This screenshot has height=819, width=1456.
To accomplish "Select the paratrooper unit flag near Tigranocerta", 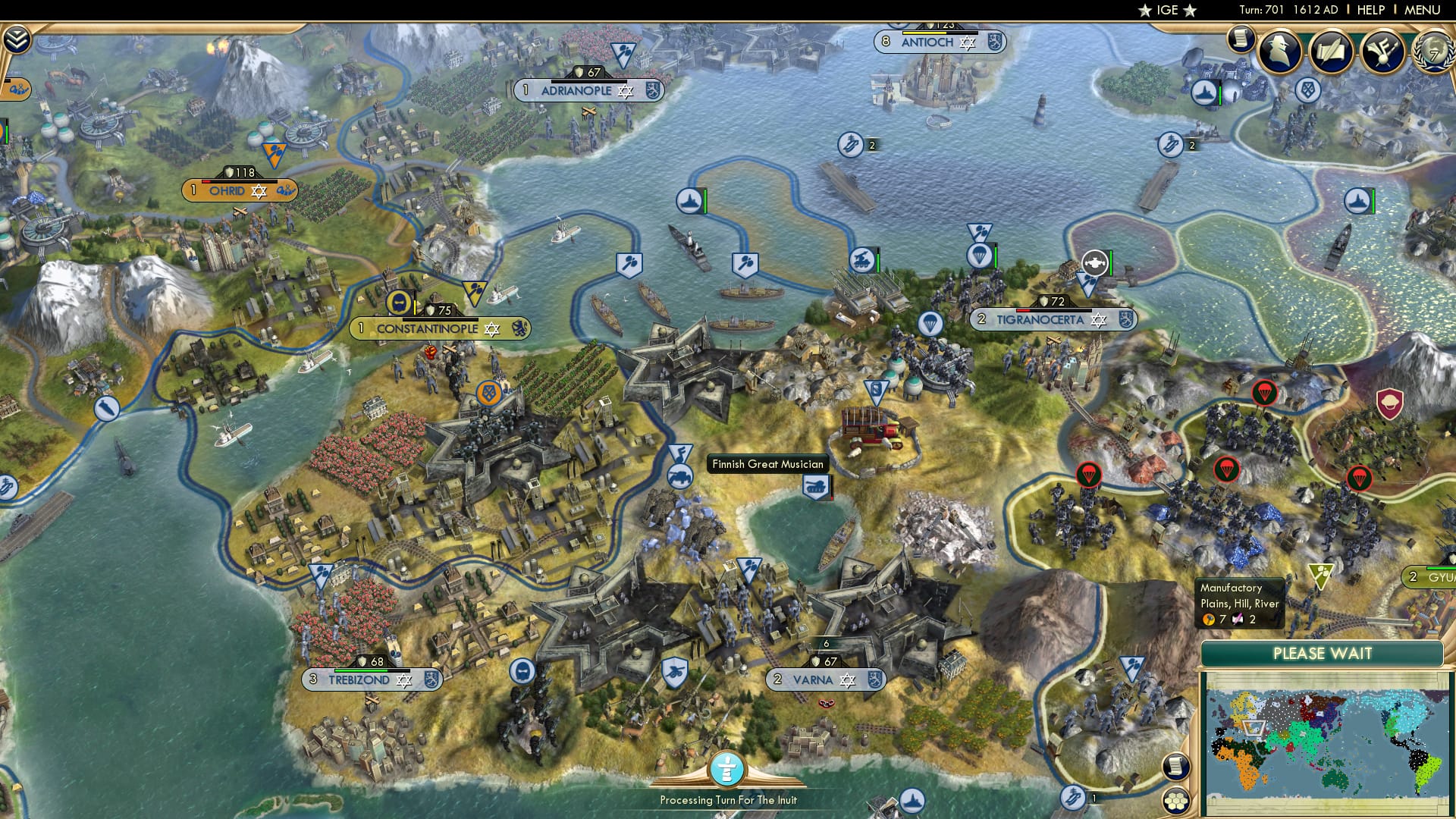I will pos(978,255).
